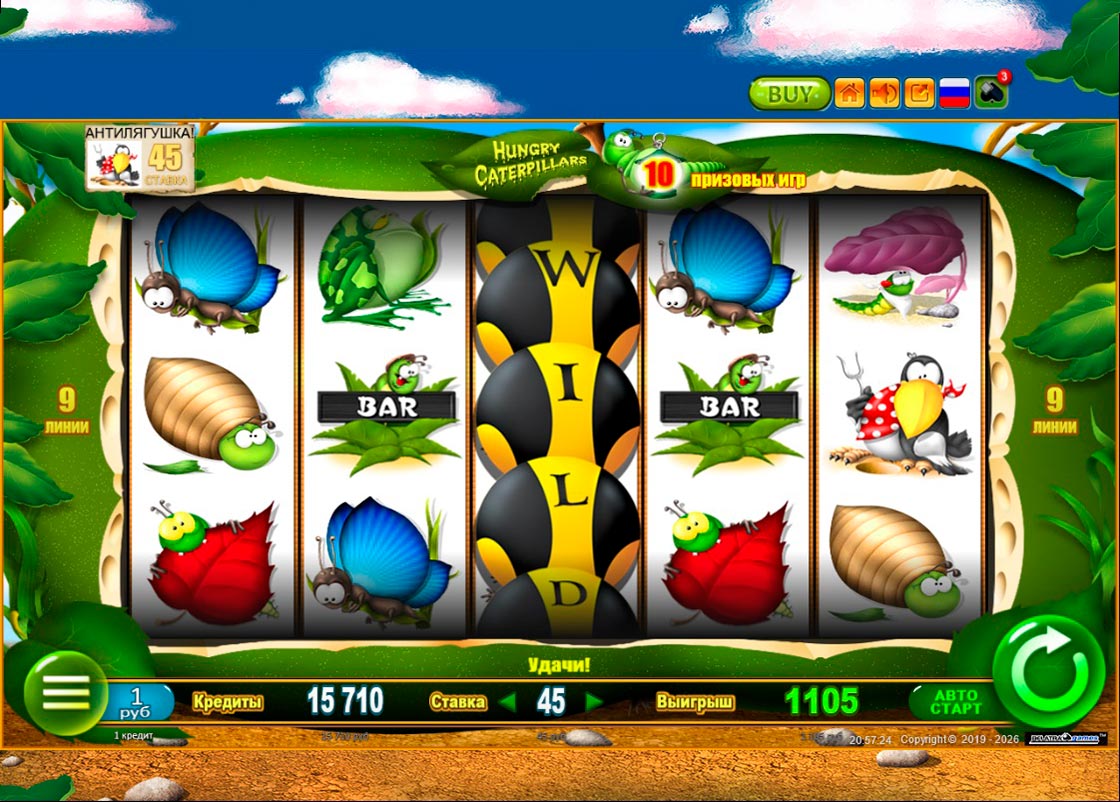Switch language via the Russian flag

click(956, 94)
